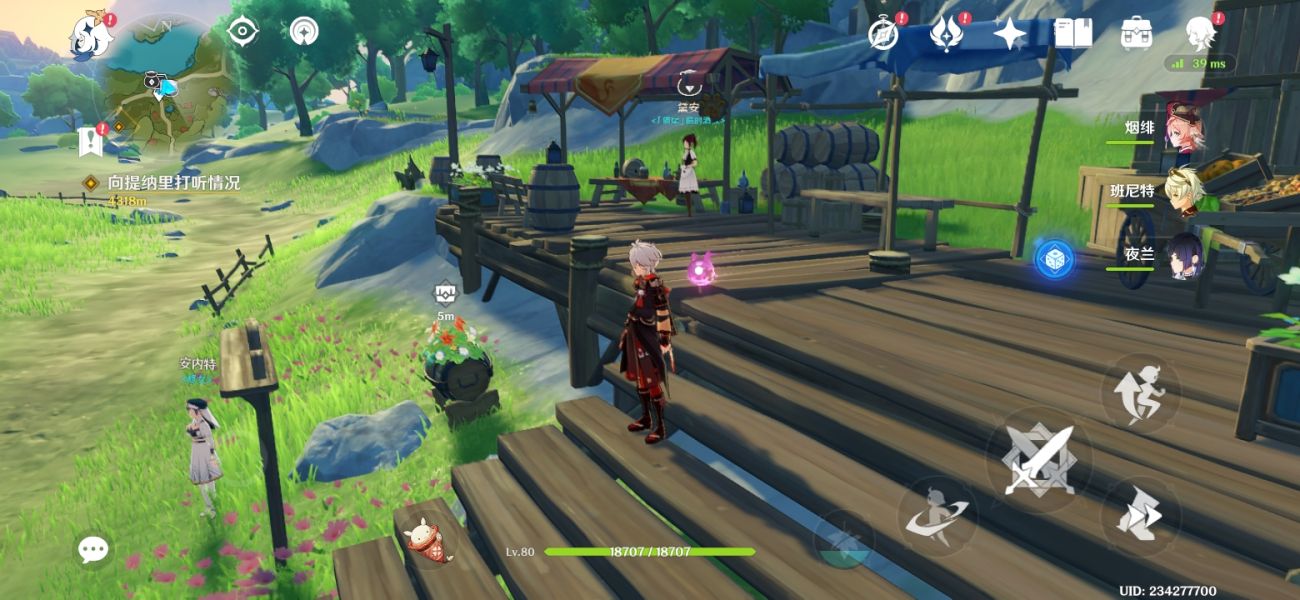1300x600 pixels.
Task: Open the wish star icon
Action: tap(1009, 34)
